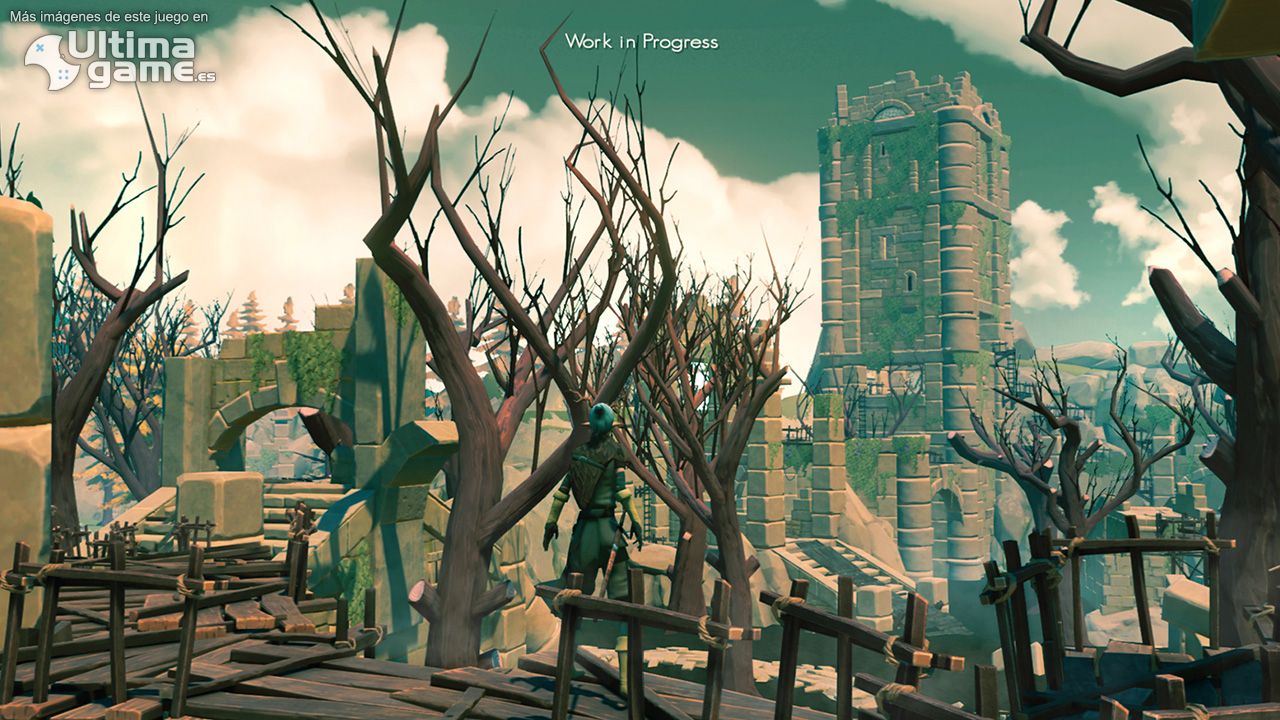Click the Ultimagame.es watermark logo
Viewport: 1280px width, 720px height.
point(120,59)
